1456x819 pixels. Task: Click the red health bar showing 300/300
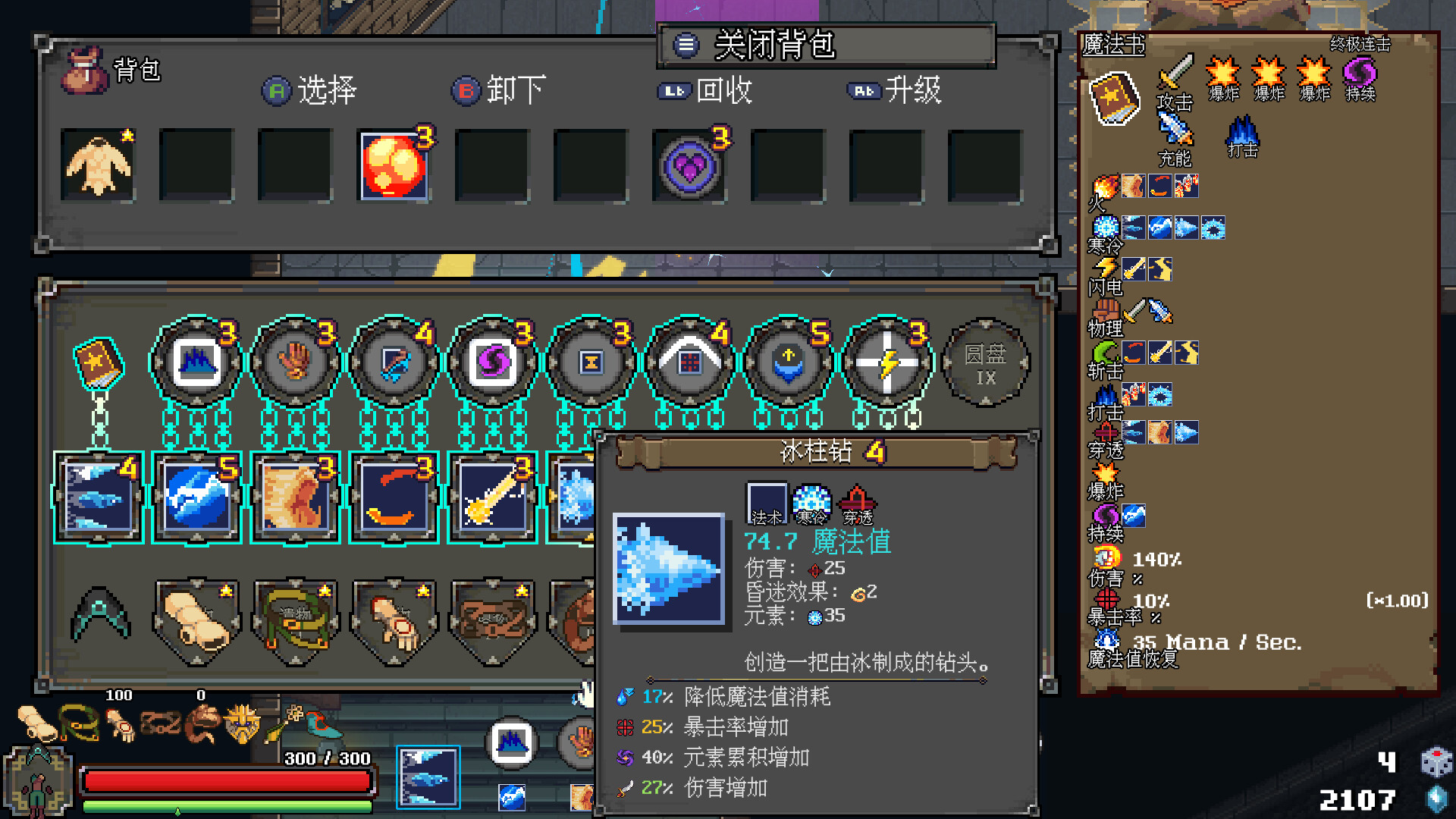[x=227, y=780]
